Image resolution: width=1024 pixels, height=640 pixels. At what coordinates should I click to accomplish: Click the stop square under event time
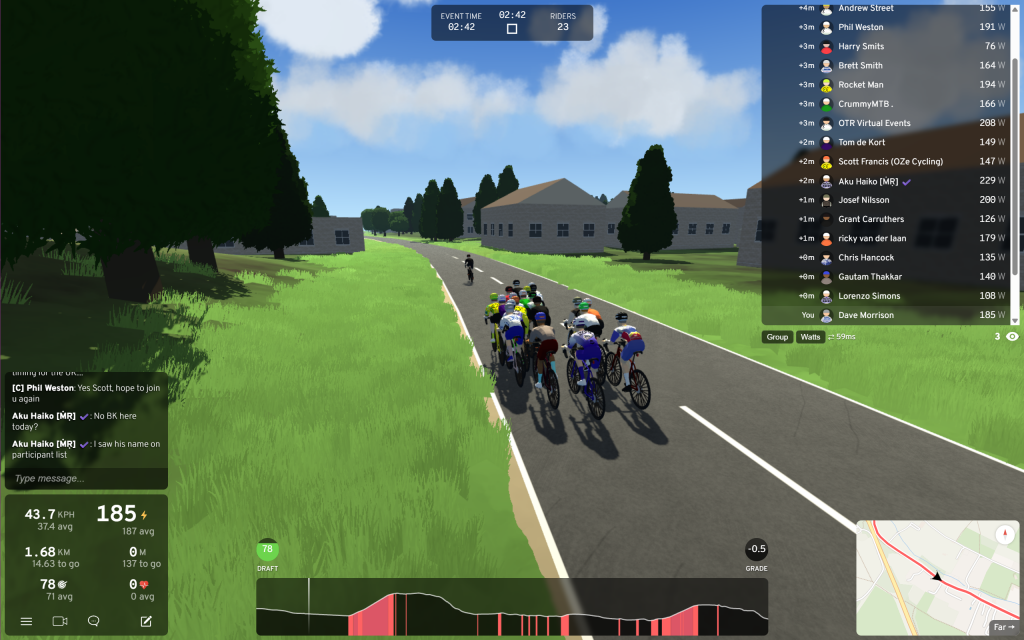coord(512,29)
